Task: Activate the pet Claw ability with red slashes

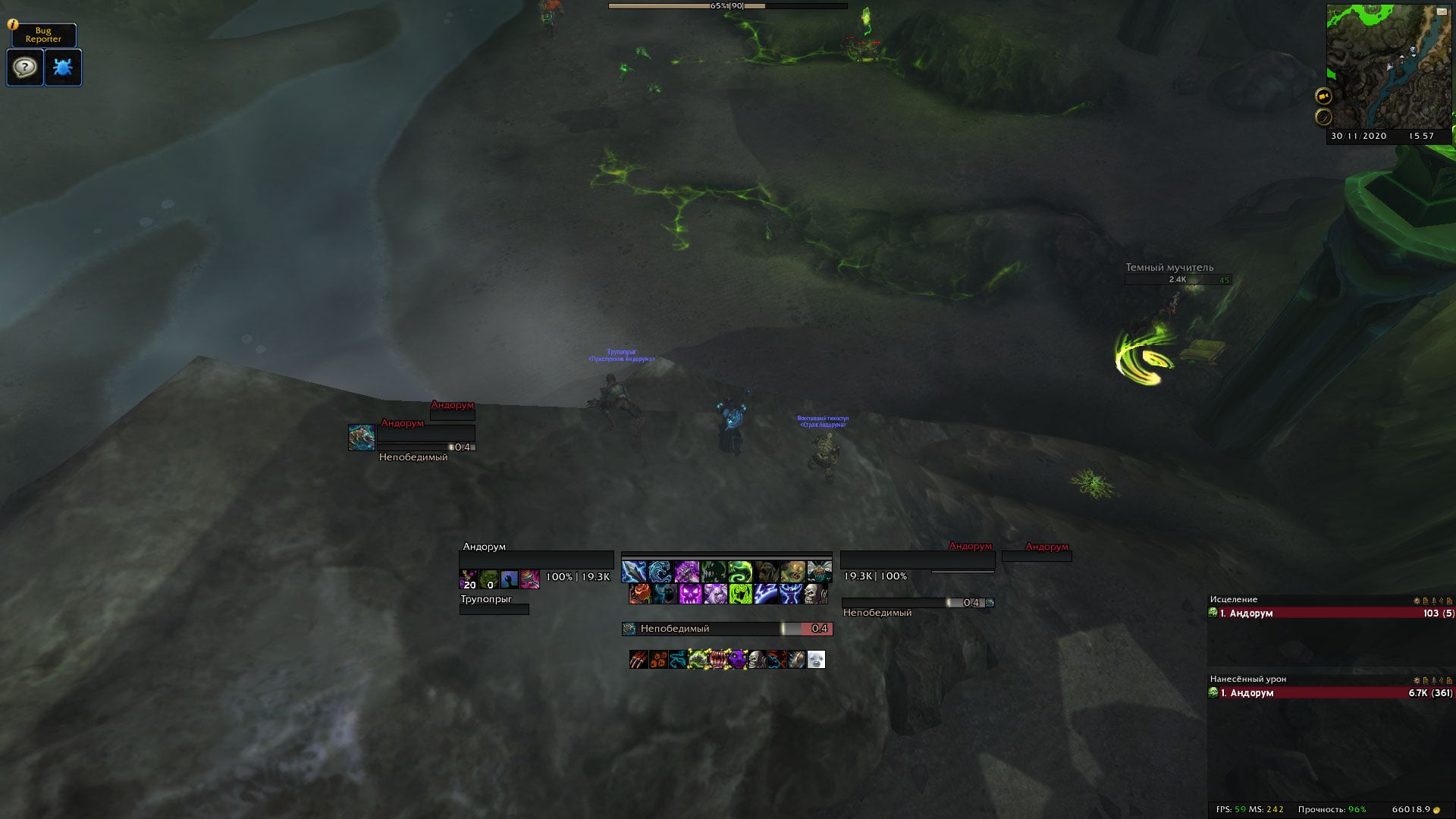Action: [639, 660]
